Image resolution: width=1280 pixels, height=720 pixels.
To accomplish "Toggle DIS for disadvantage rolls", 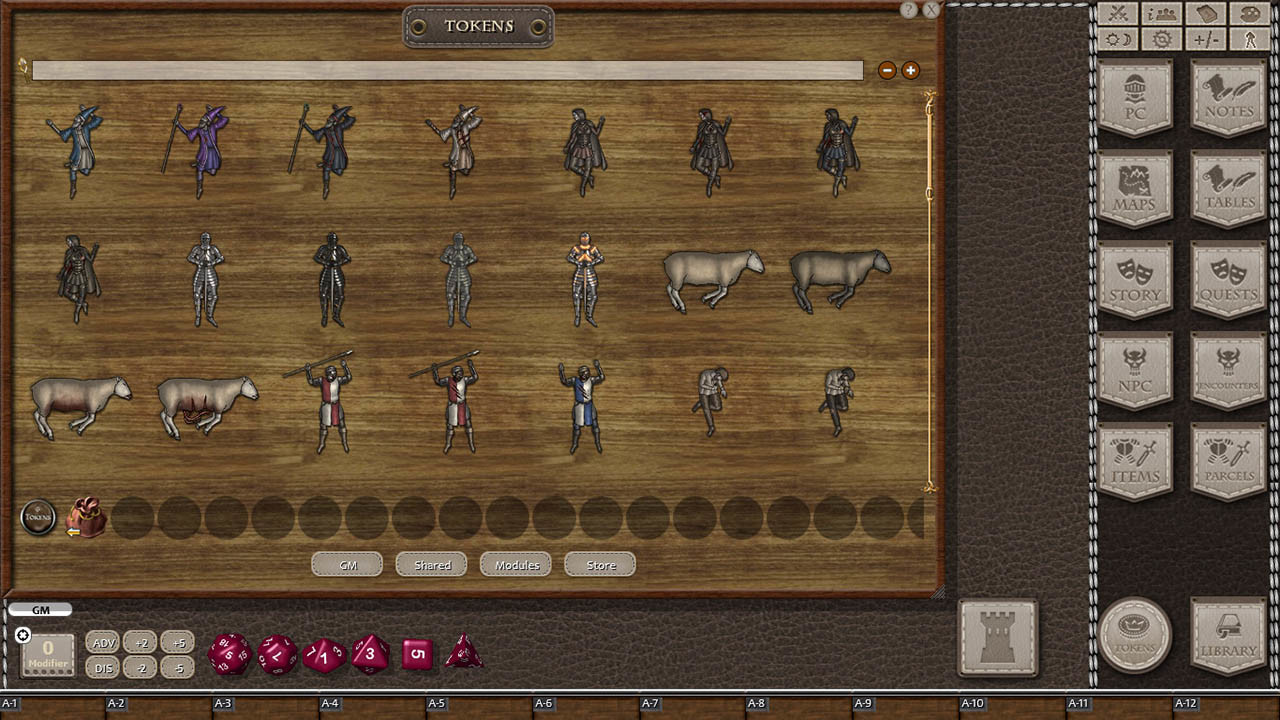I will point(103,668).
